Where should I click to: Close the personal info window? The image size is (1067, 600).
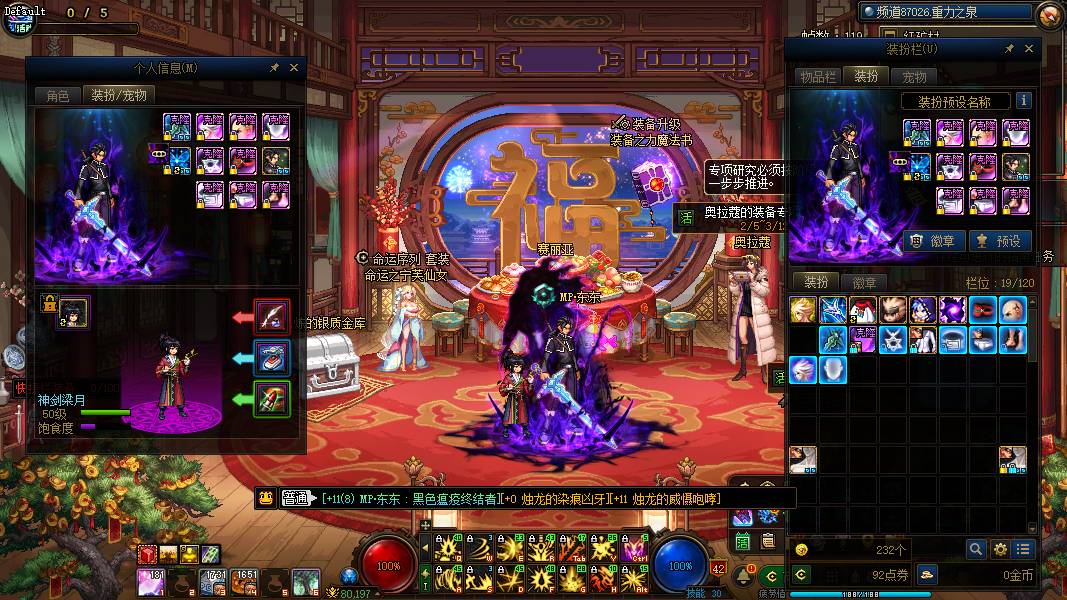(294, 68)
